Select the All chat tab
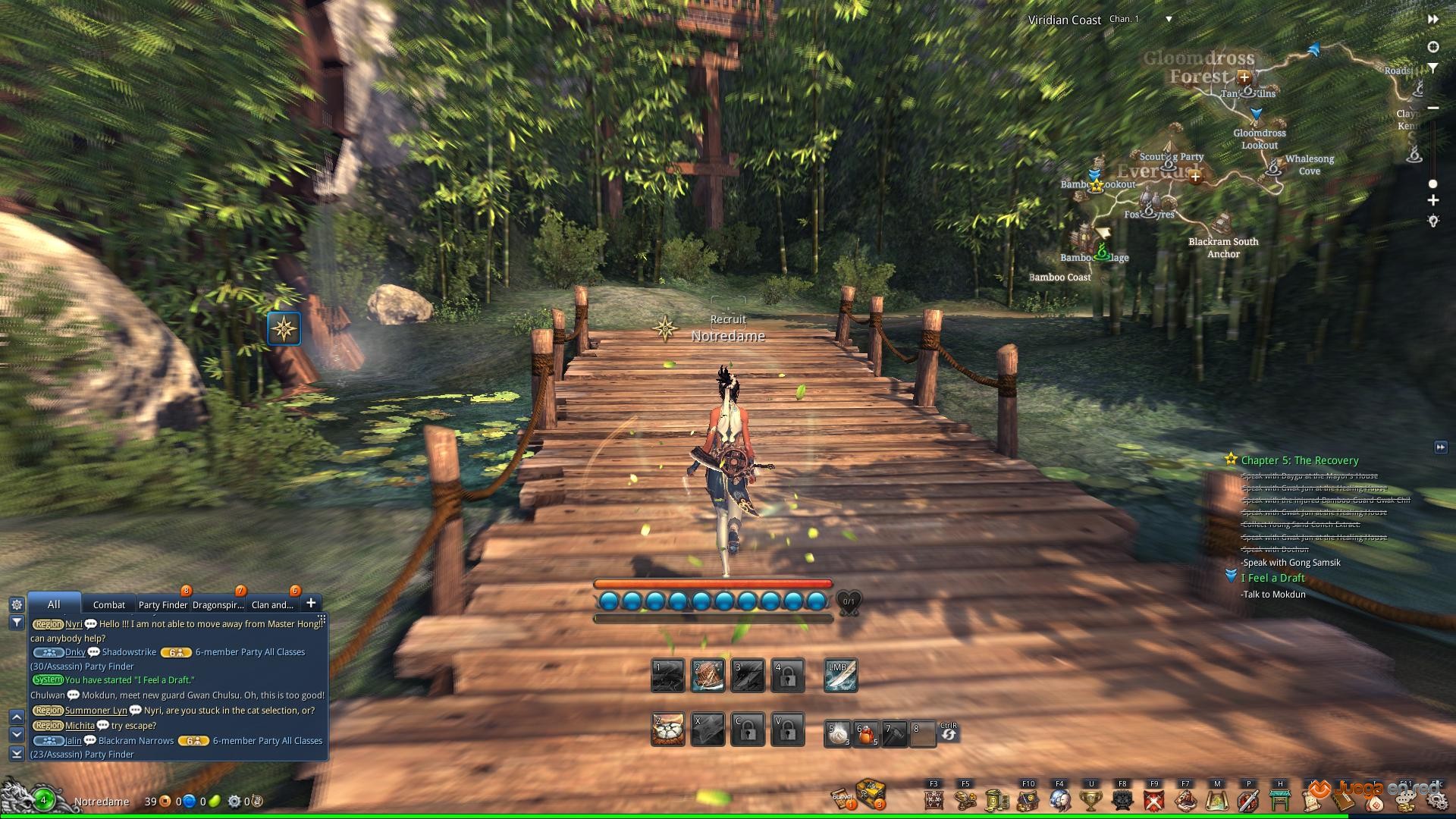 (54, 604)
